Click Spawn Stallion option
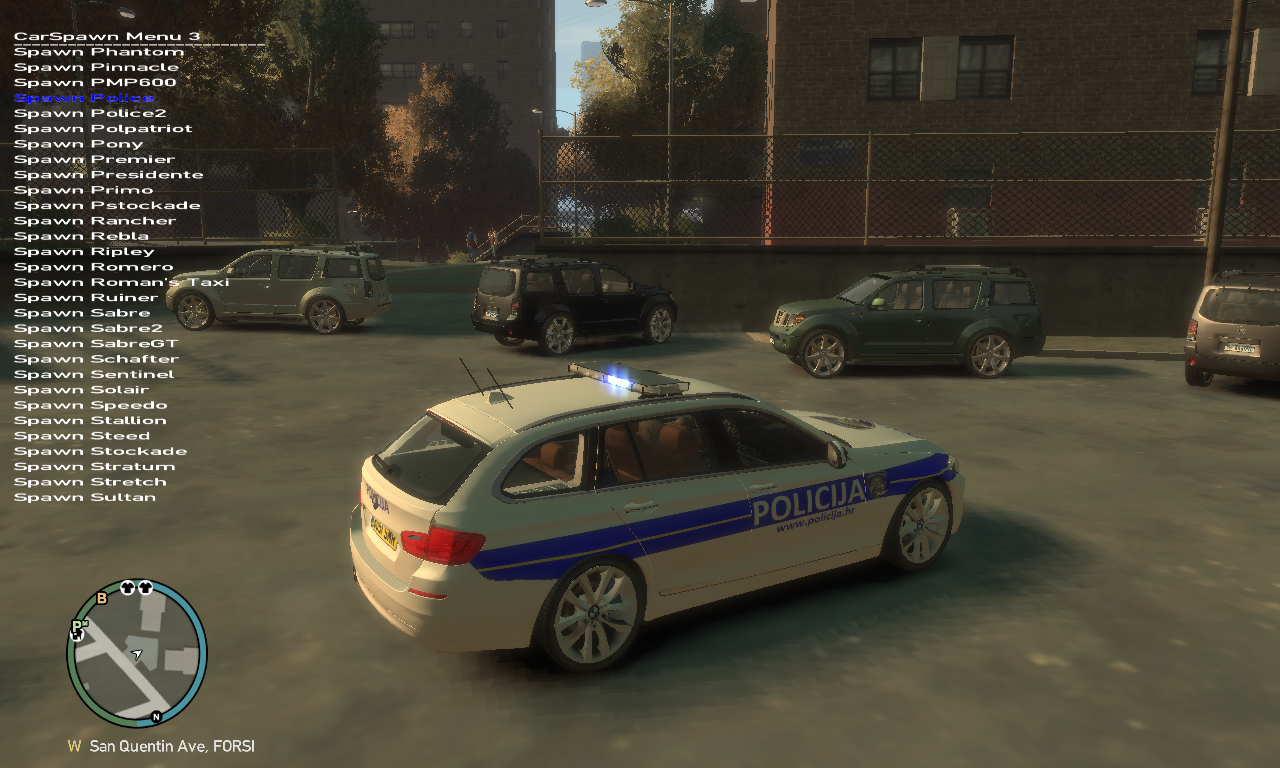 pyautogui.click(x=90, y=420)
